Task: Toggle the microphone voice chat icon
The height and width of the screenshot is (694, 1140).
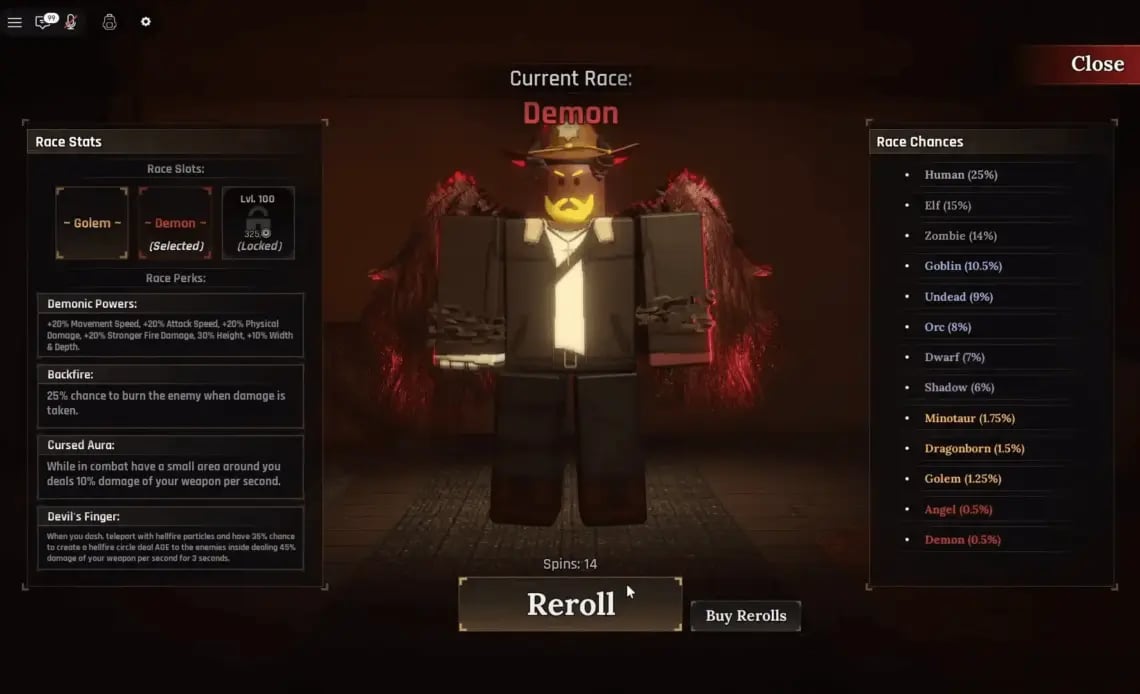Action: (x=71, y=22)
